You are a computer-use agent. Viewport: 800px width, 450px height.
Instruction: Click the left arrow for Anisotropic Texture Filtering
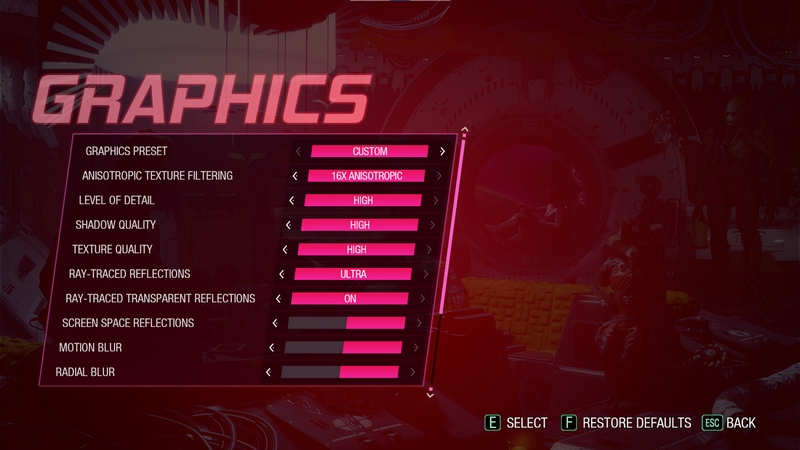(x=294, y=176)
